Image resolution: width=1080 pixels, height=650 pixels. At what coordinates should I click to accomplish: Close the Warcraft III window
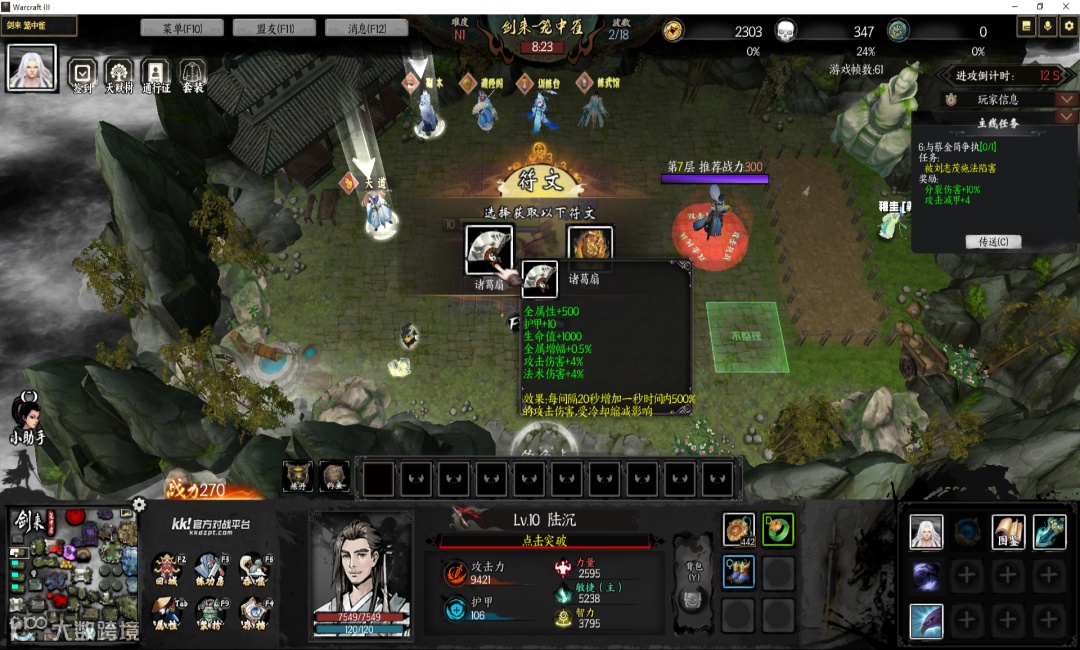tap(1066, 7)
